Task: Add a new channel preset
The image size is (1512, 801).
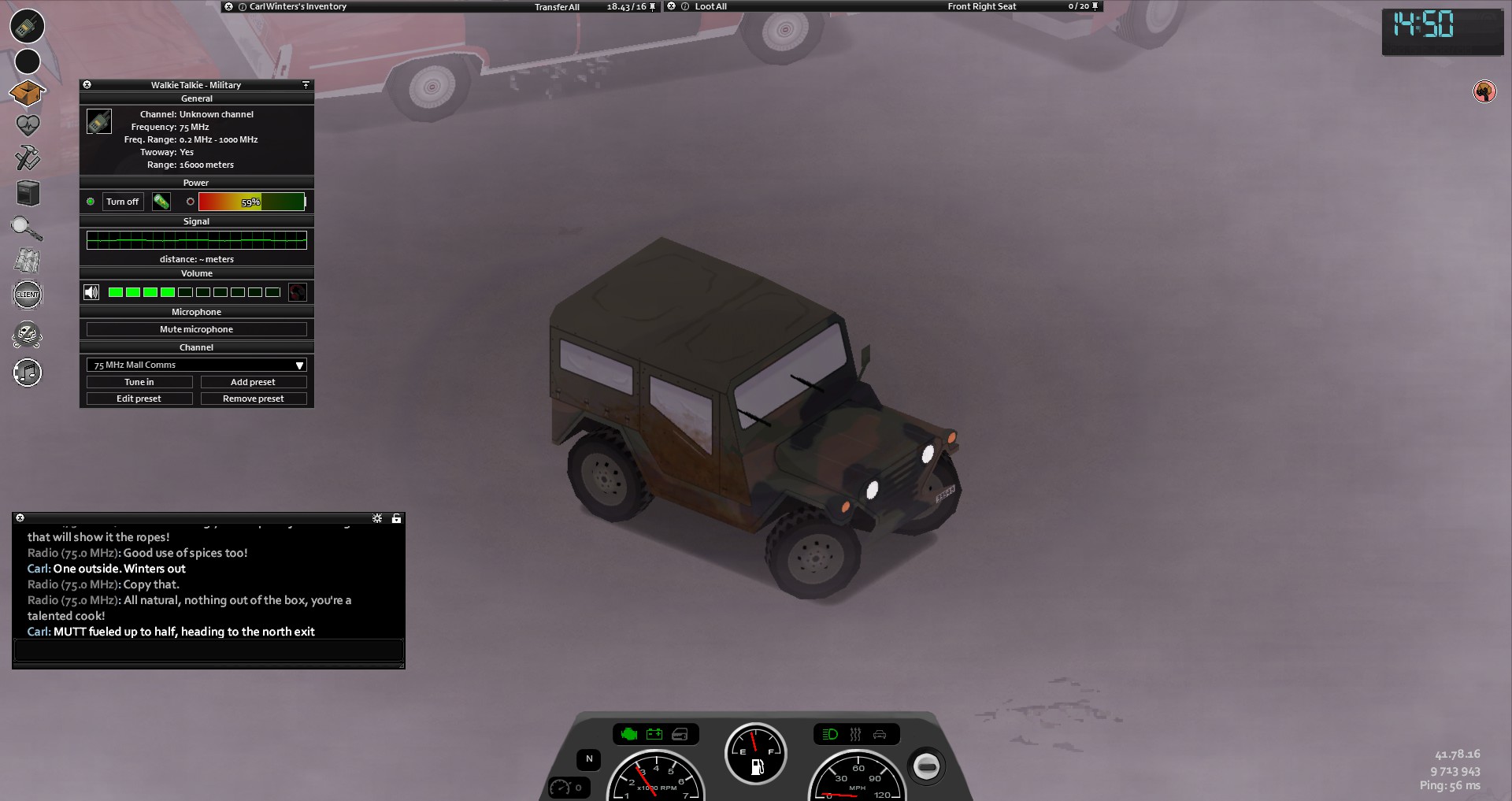Action: pos(253,382)
